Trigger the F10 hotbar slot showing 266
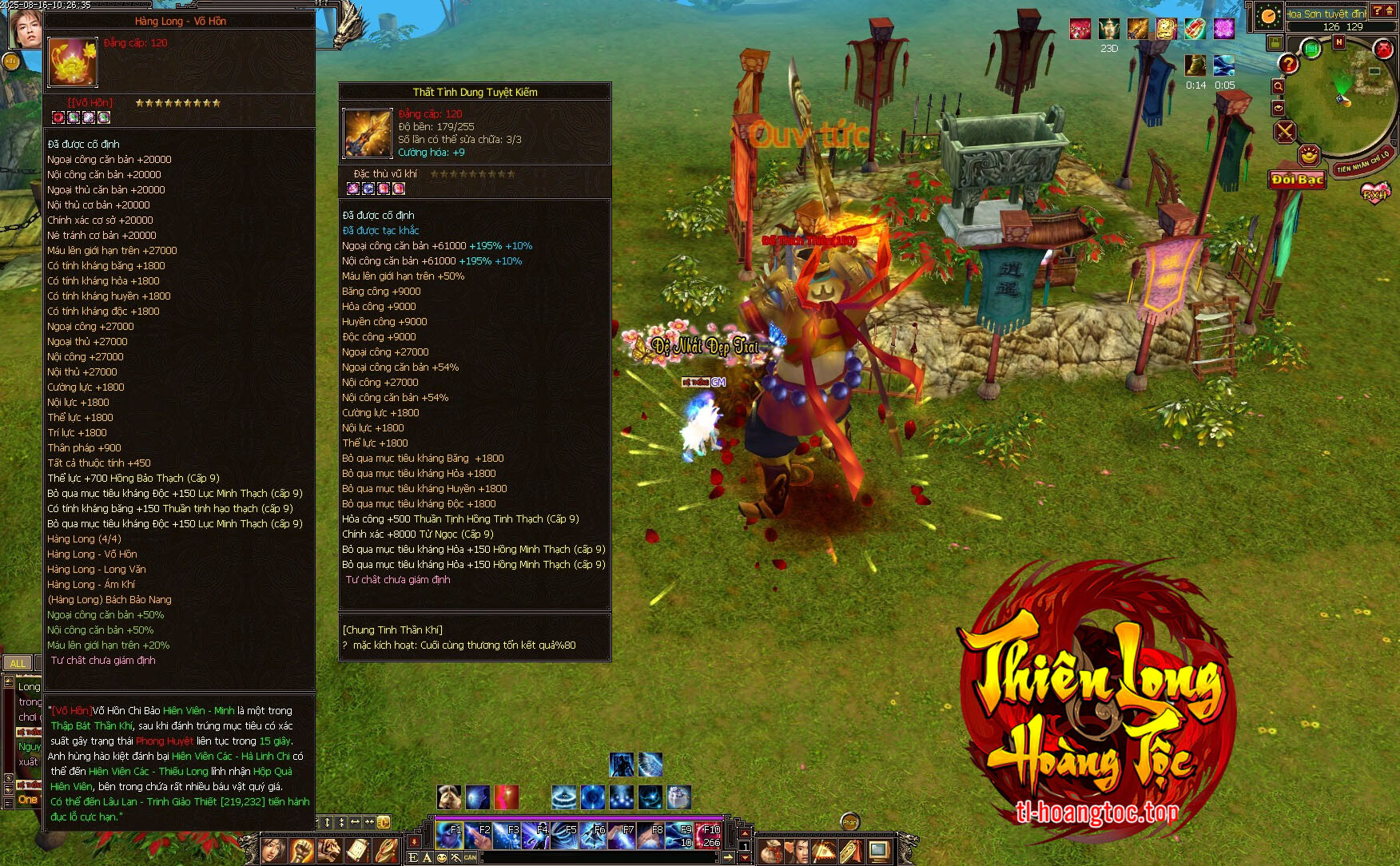This screenshot has height=866, width=1400. (708, 835)
